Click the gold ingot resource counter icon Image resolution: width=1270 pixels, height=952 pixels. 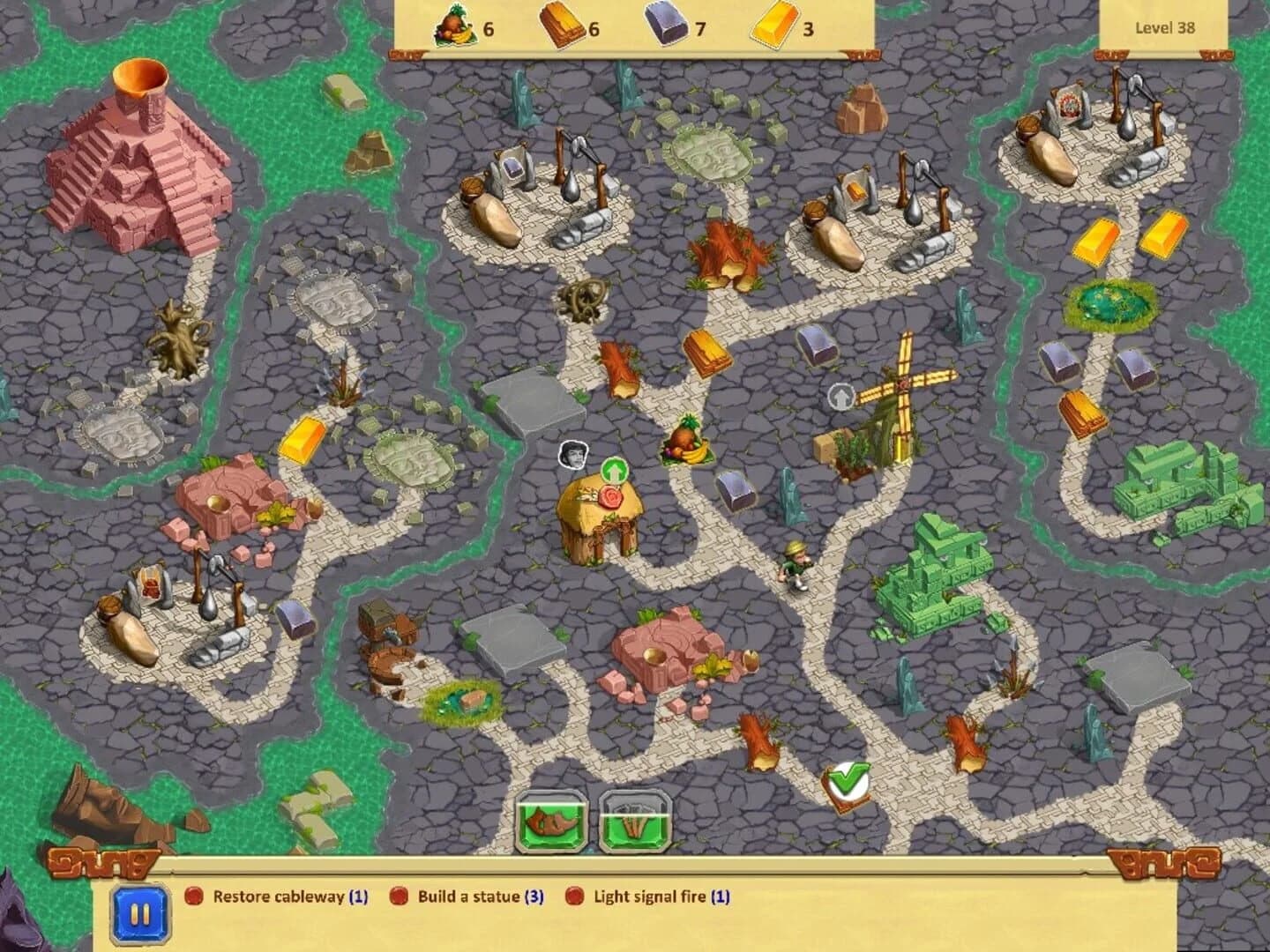774,26
